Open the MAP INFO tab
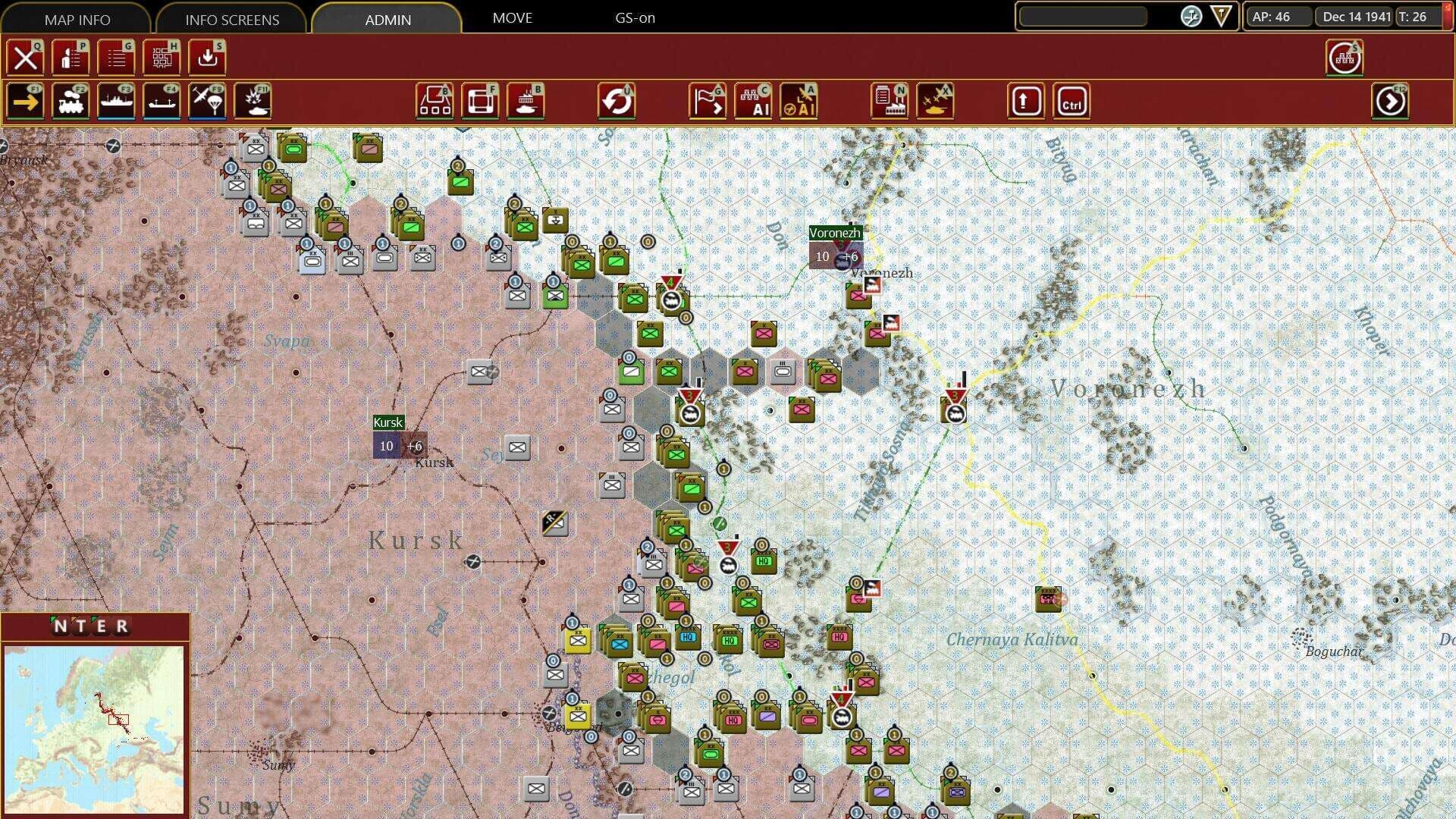This screenshot has width=1456, height=819. (77, 19)
